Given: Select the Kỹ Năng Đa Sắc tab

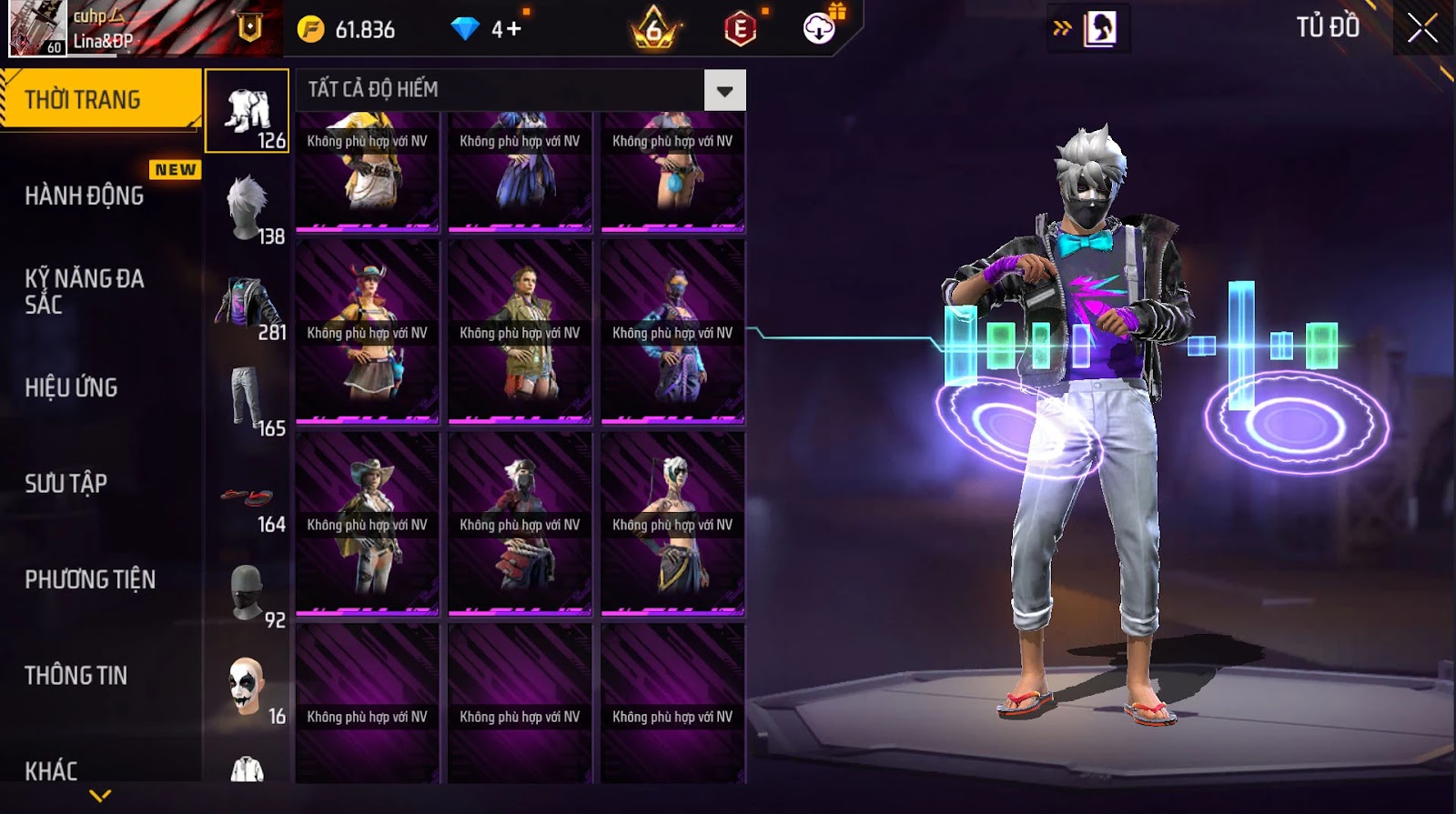Looking at the screenshot, I should pos(85,291).
